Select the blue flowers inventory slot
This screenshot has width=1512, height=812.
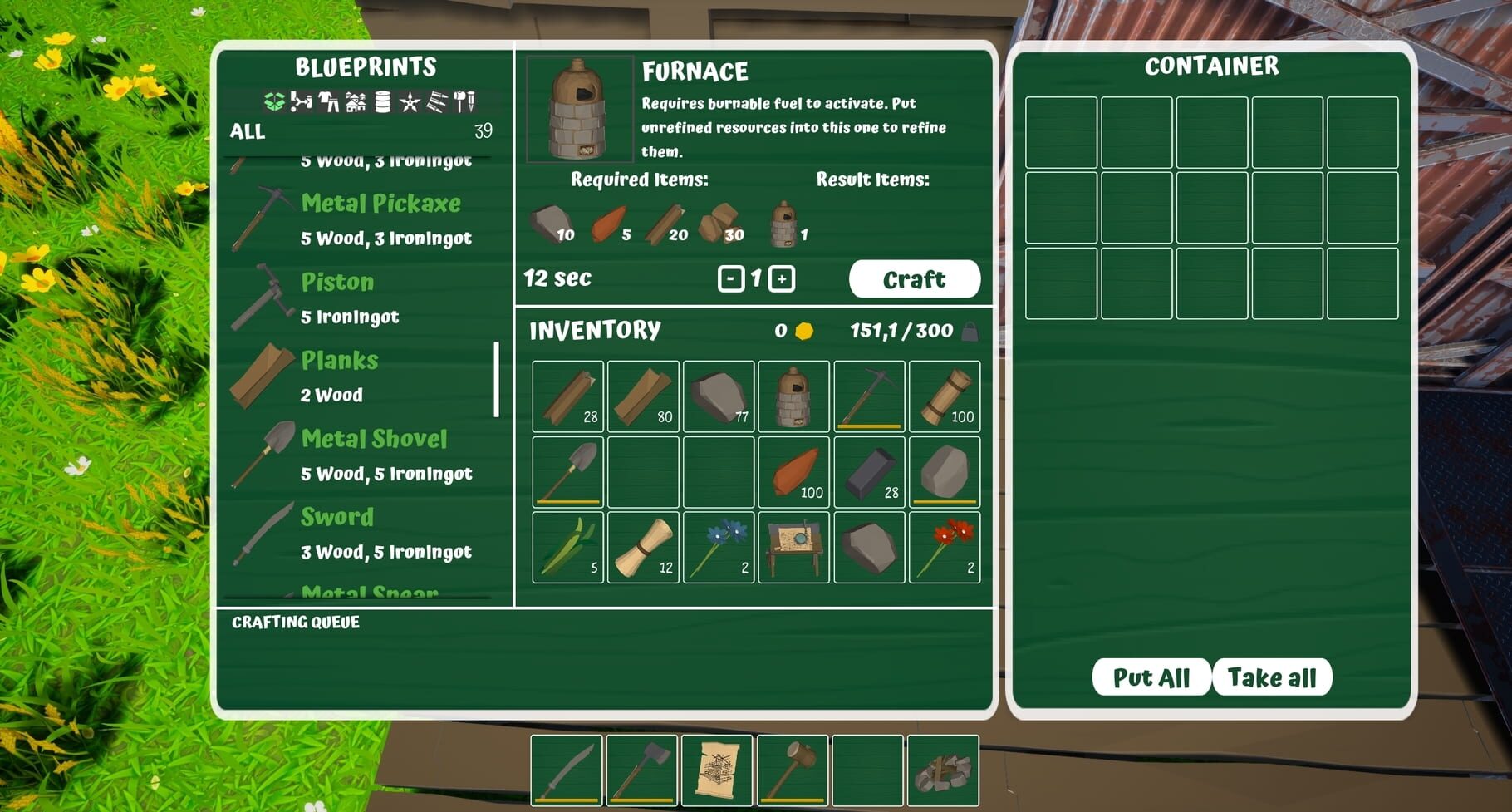[719, 547]
